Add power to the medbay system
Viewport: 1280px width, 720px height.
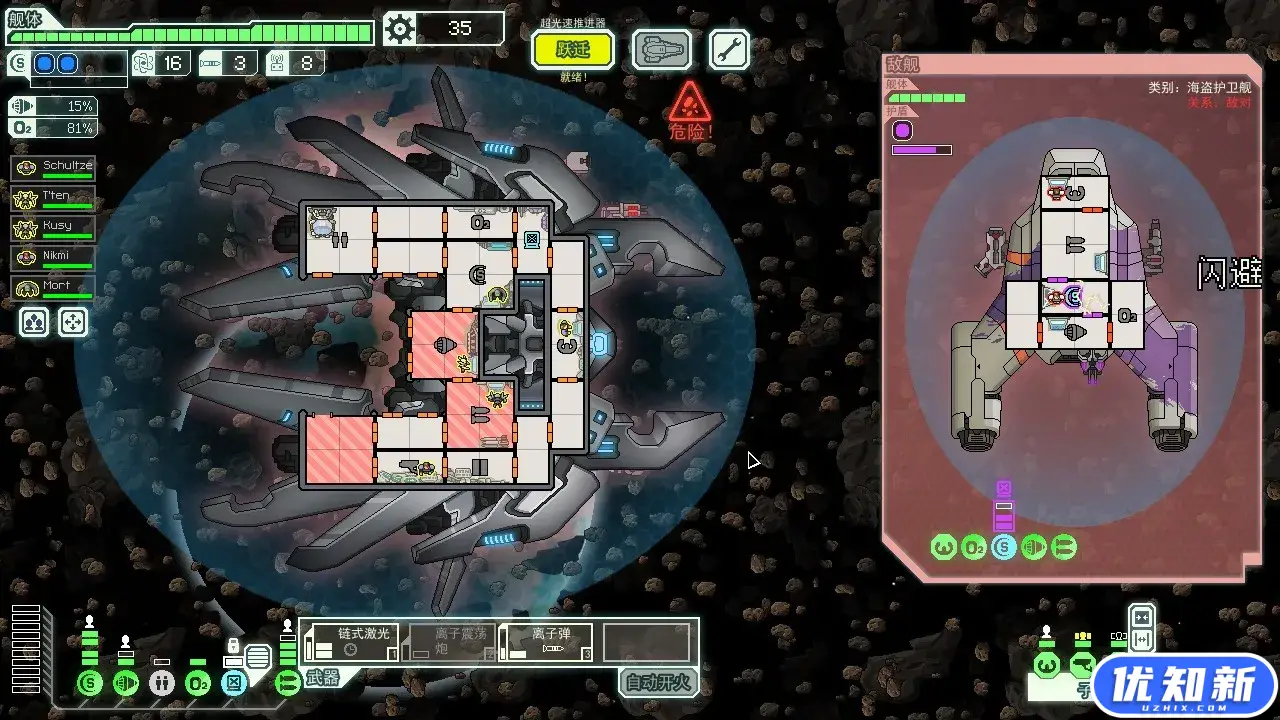(x=162, y=684)
